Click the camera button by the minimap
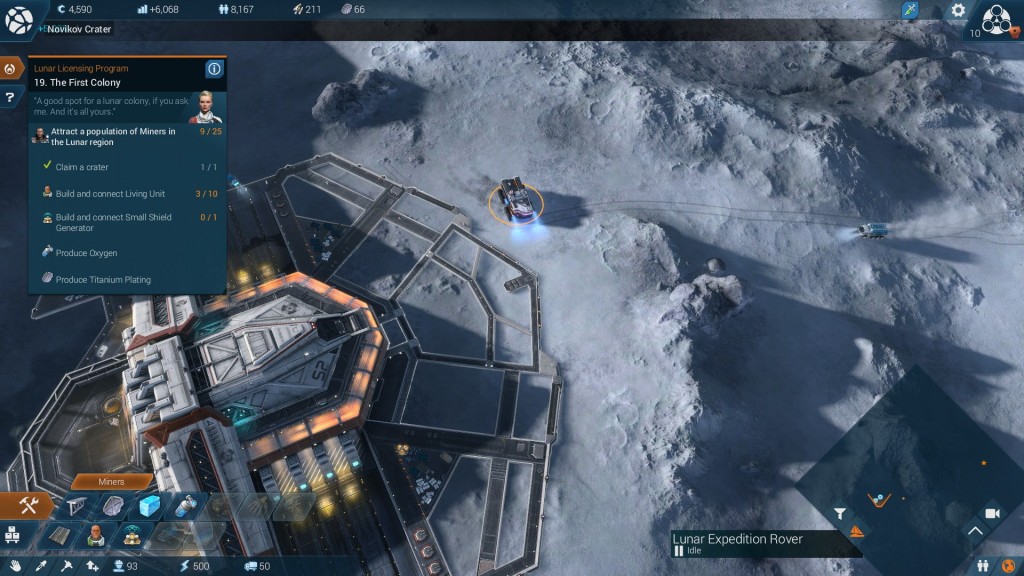Image resolution: width=1024 pixels, height=576 pixels. click(x=992, y=513)
